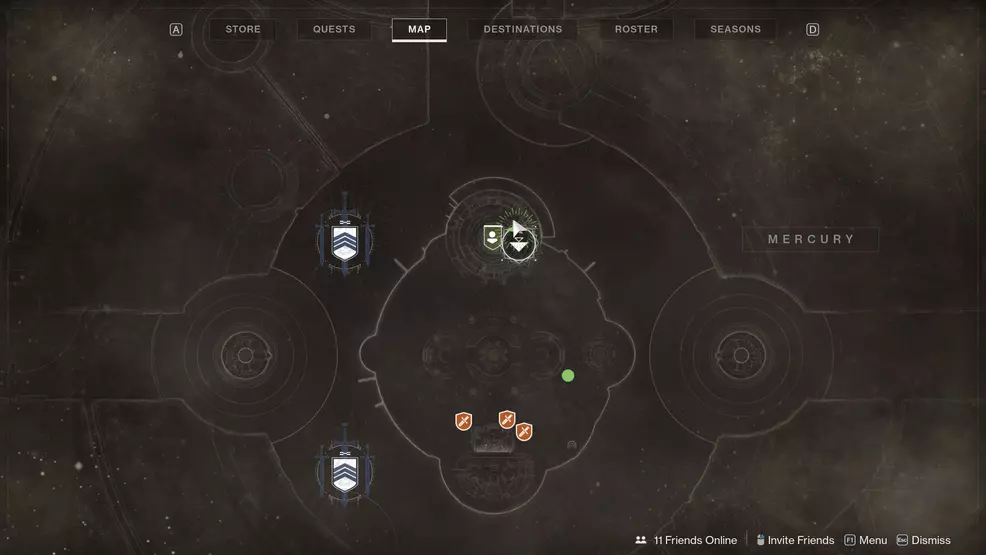
Task: Dismiss the map screen
Action: tap(923, 540)
